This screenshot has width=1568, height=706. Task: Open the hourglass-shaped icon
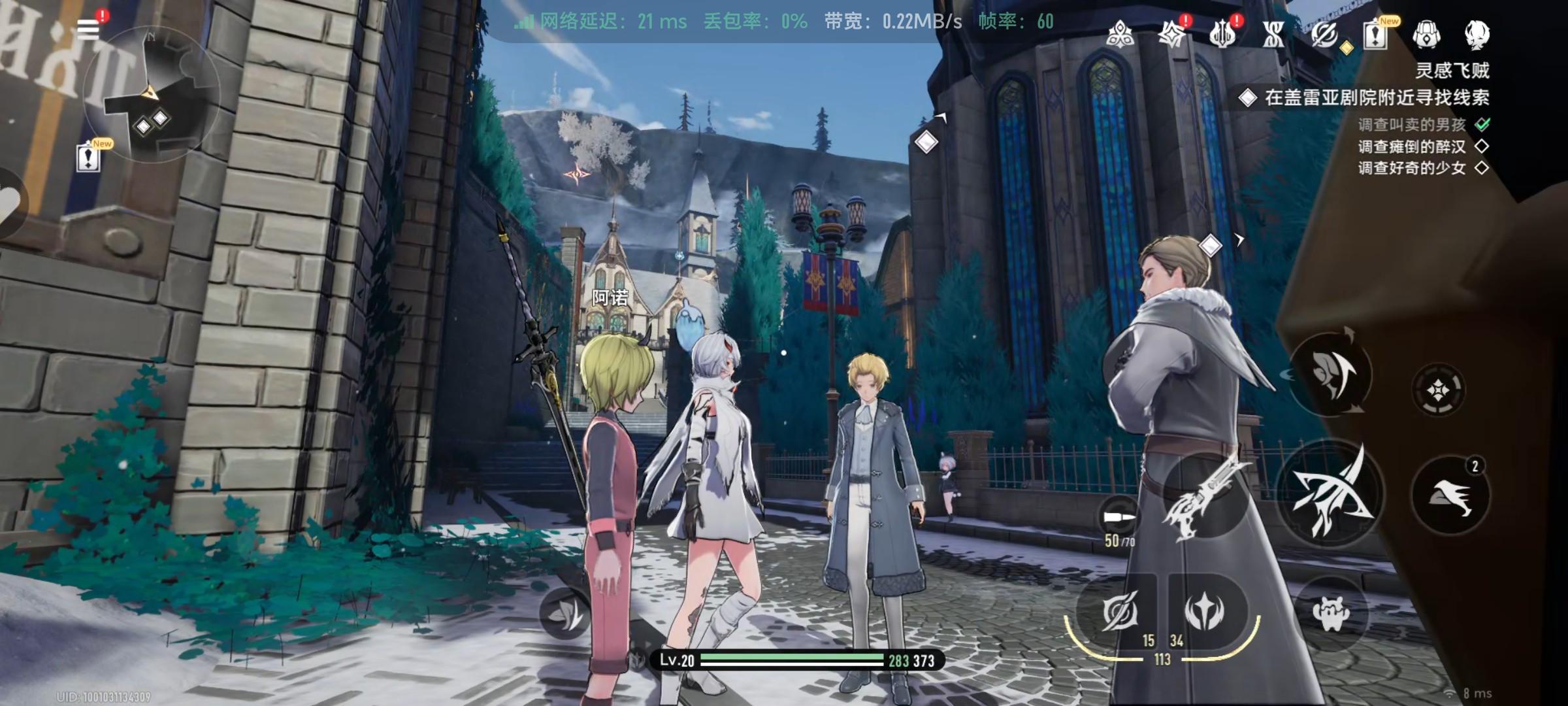tap(1273, 34)
